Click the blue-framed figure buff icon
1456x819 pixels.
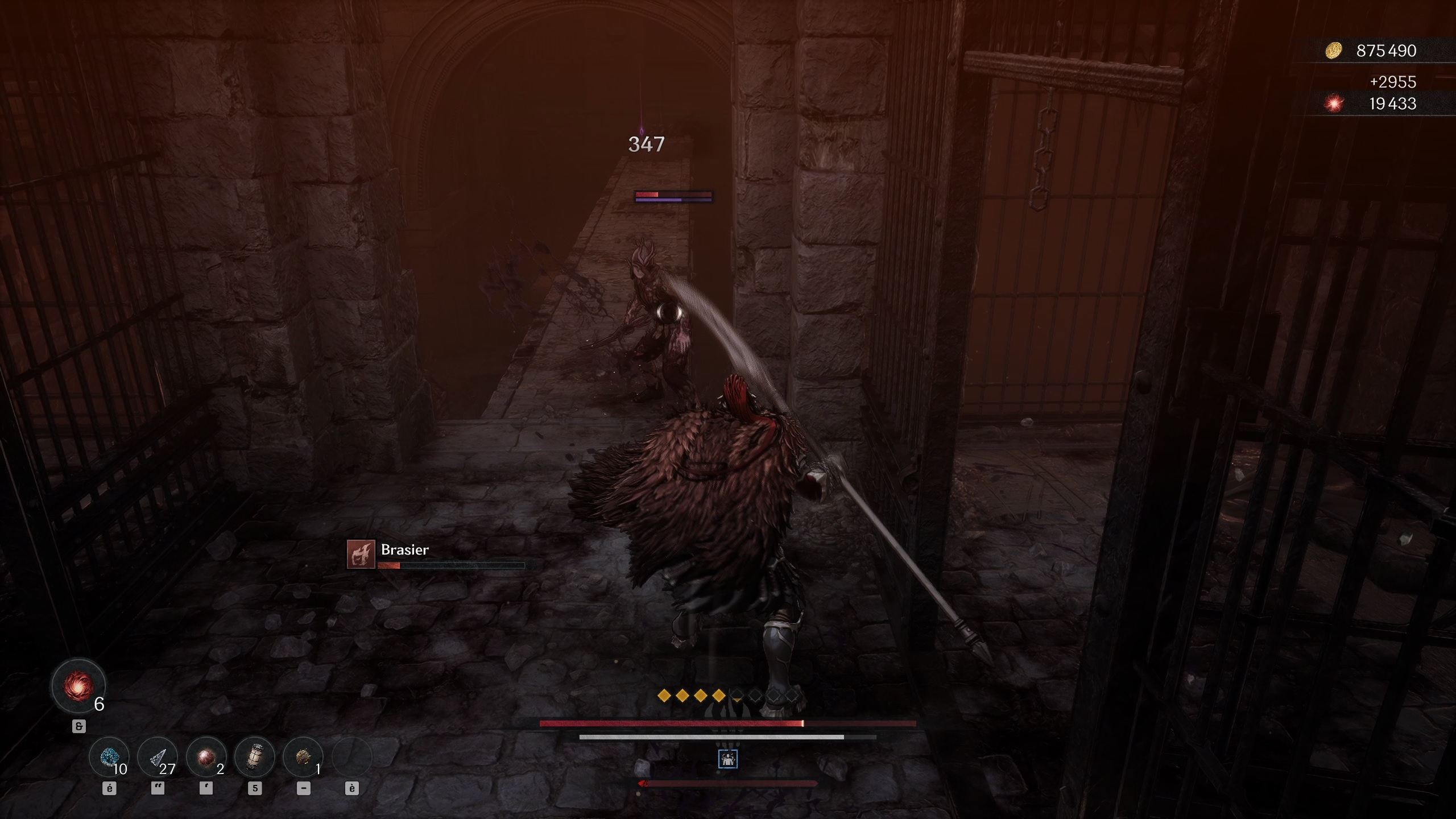[728, 759]
